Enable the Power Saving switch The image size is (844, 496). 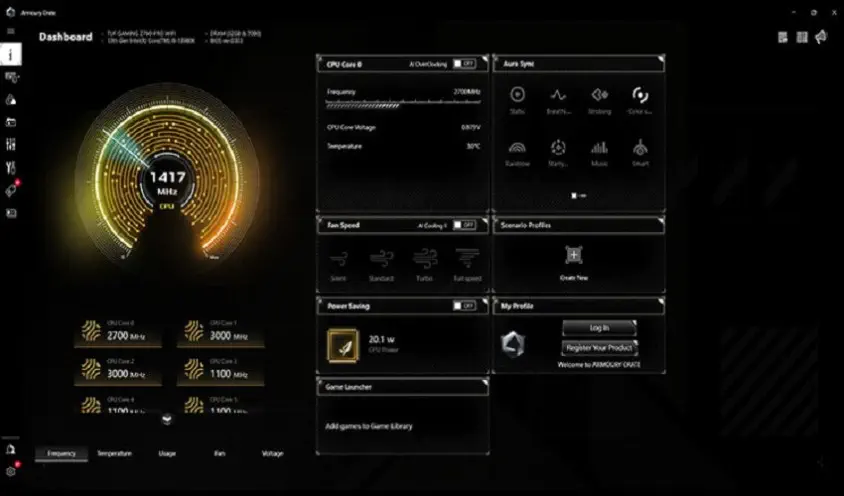(x=463, y=306)
